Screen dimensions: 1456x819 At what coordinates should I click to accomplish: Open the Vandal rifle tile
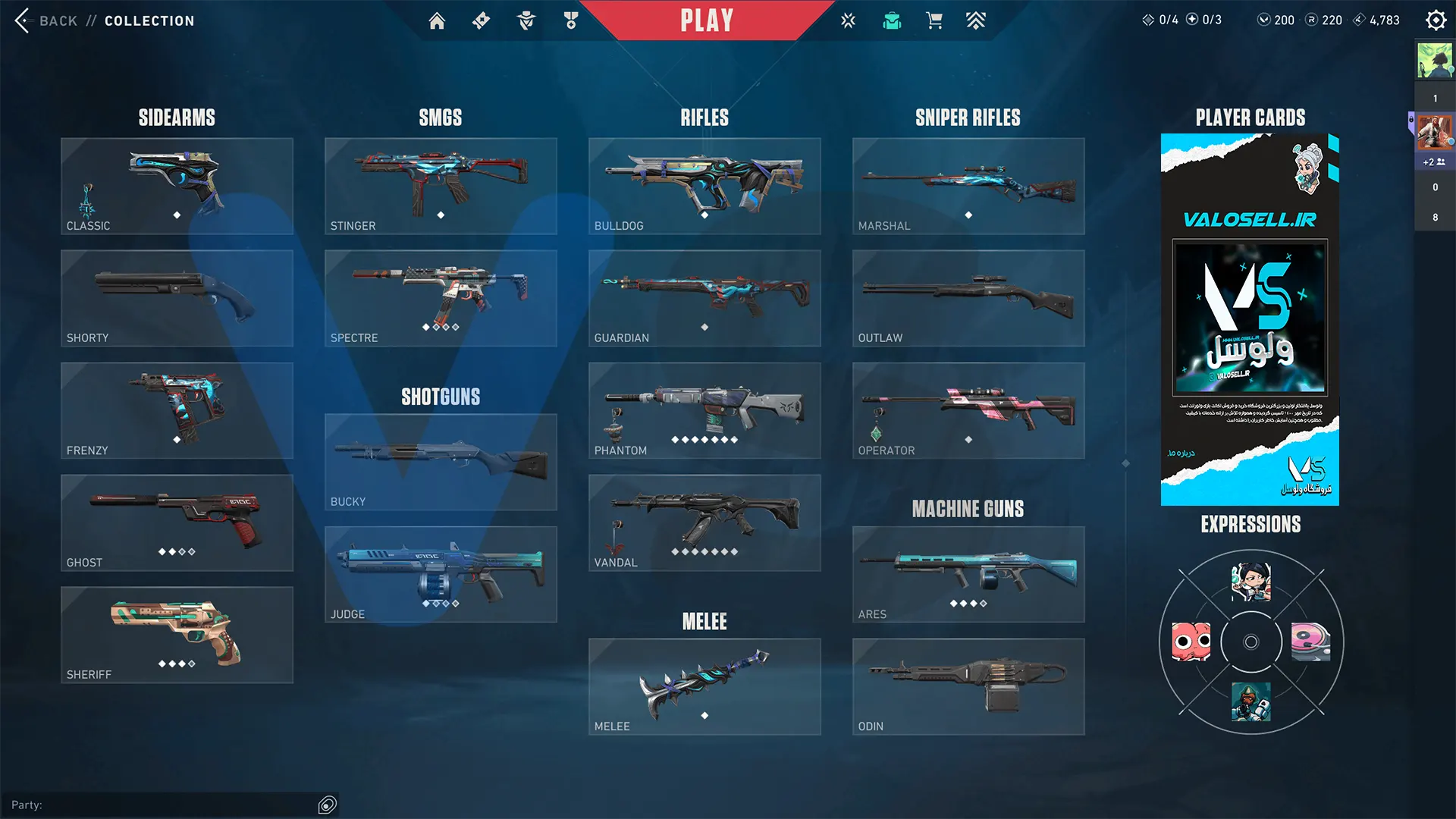pyautogui.click(x=704, y=522)
